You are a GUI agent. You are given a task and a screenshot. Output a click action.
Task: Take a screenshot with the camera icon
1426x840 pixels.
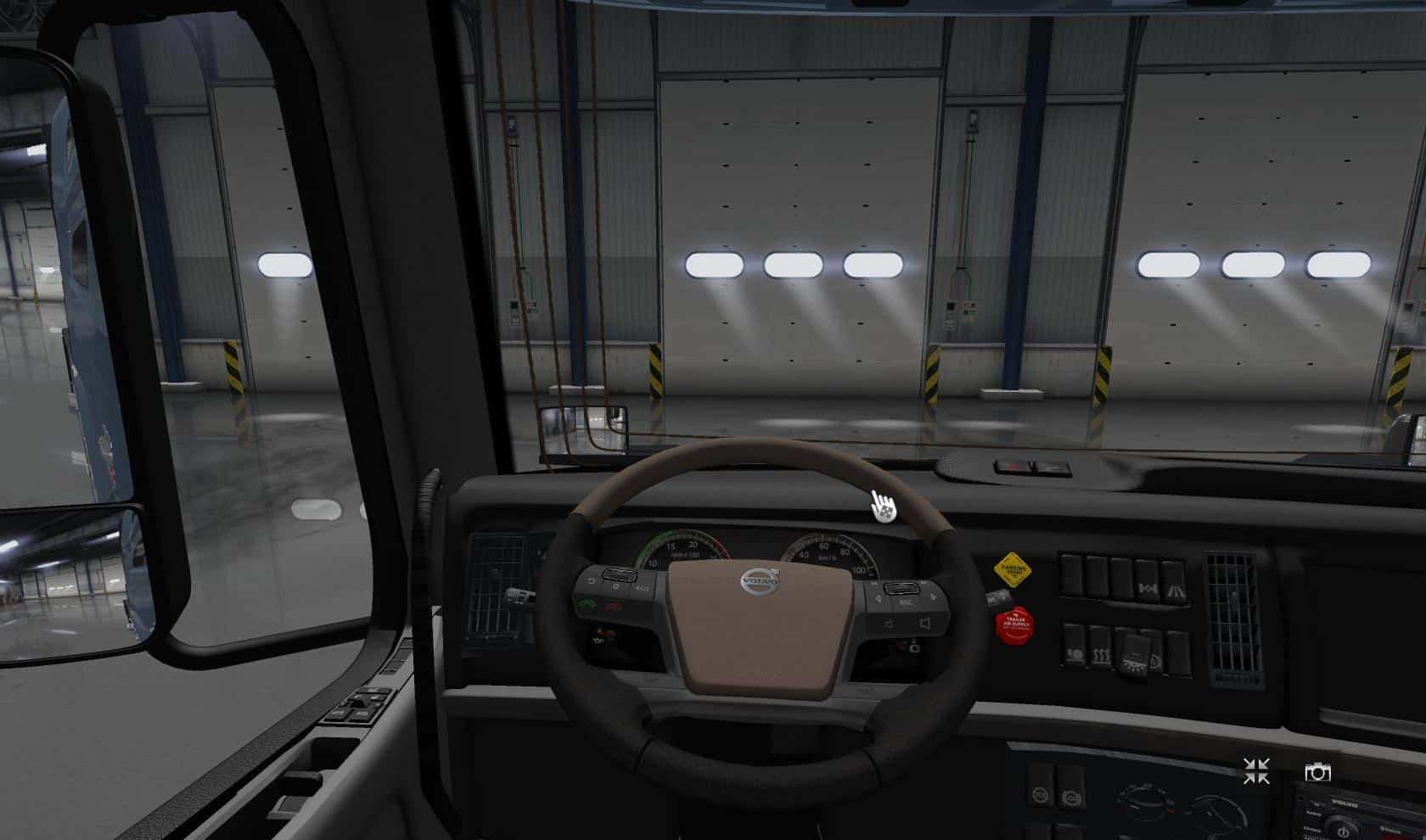pyautogui.click(x=1317, y=772)
